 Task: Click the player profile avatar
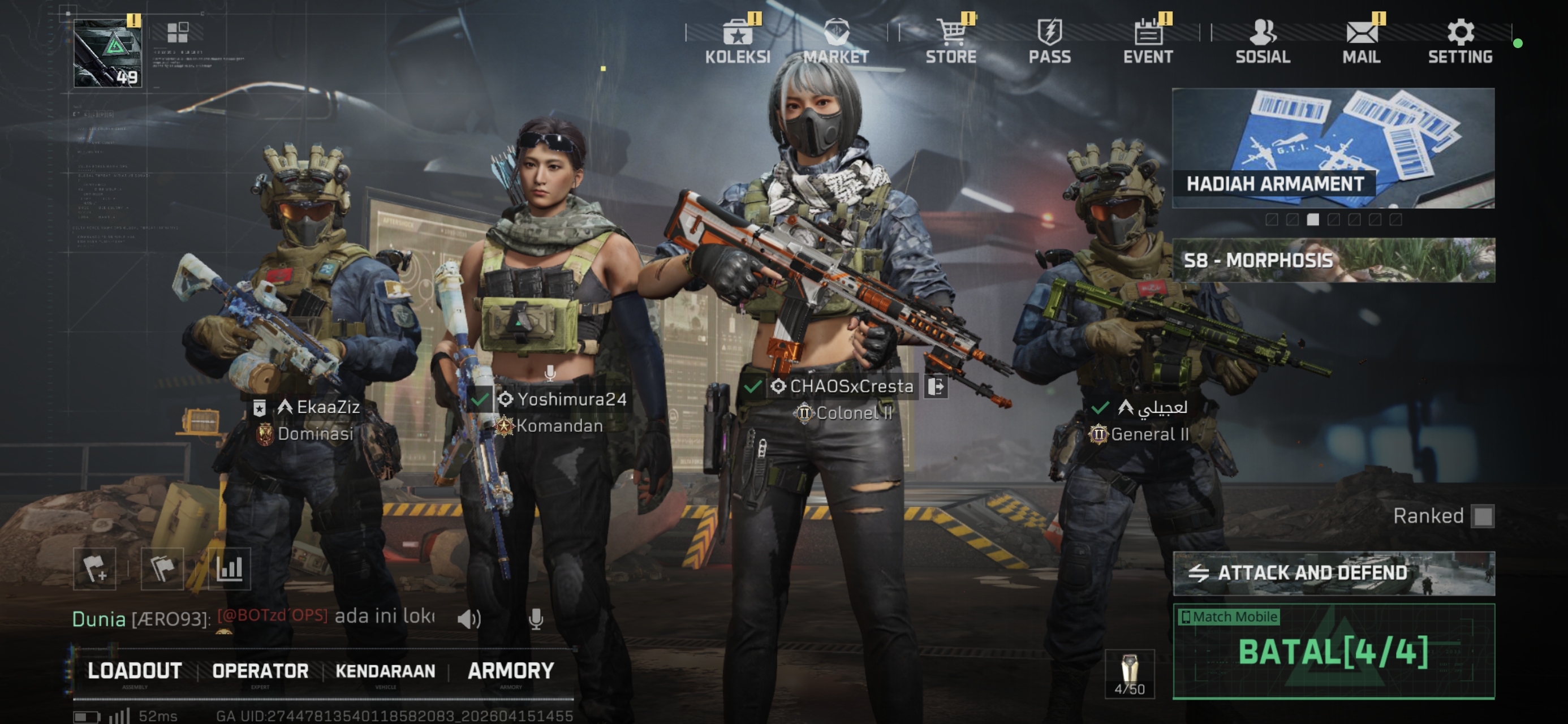pos(107,54)
